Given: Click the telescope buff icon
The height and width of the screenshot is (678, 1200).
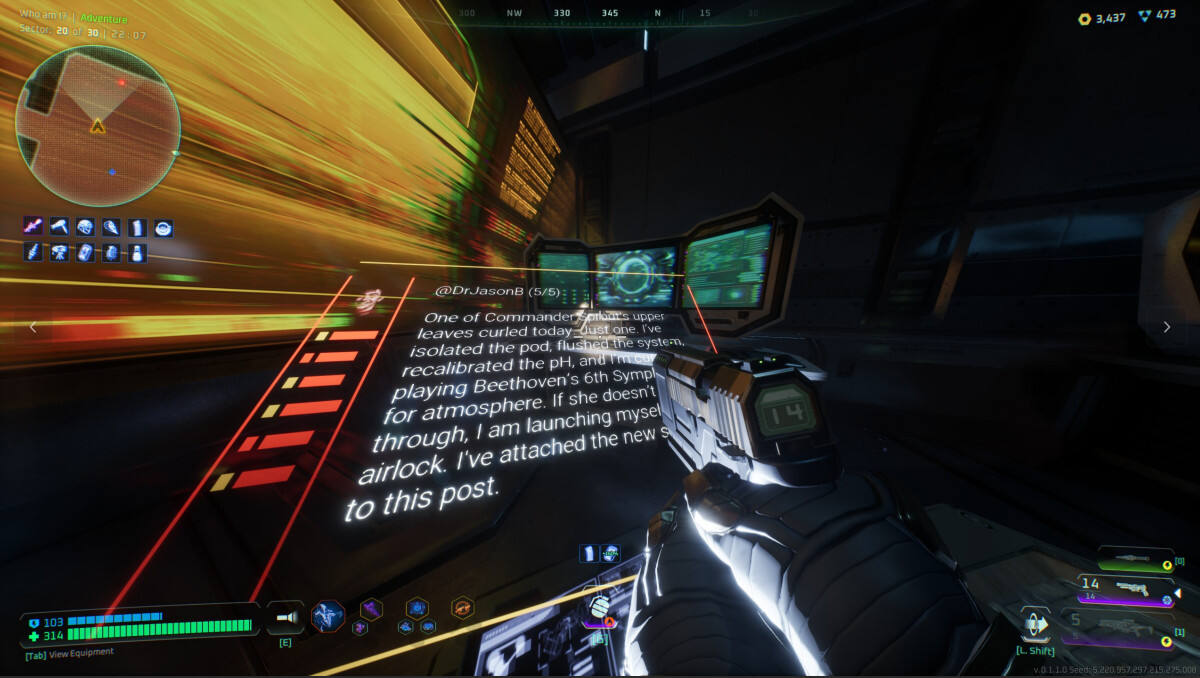Looking at the screenshot, I should coord(59,253).
